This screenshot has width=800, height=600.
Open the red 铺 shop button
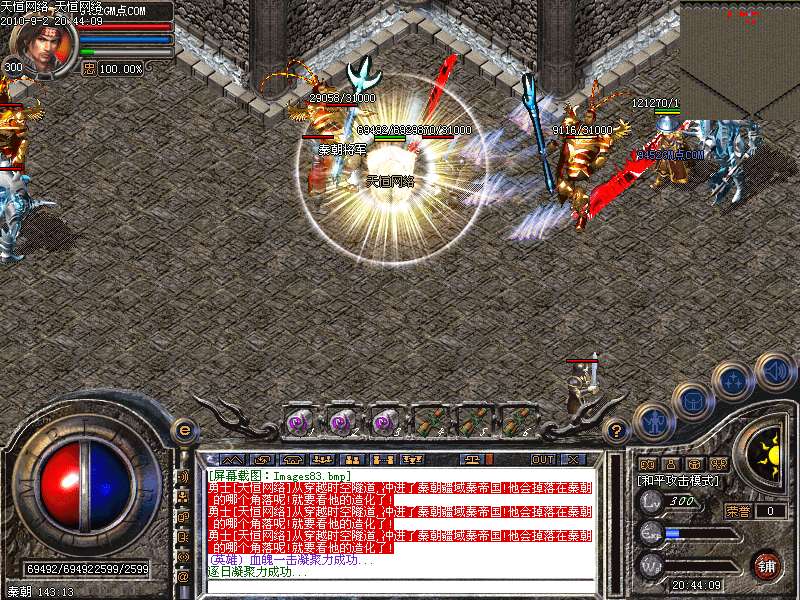point(766,566)
